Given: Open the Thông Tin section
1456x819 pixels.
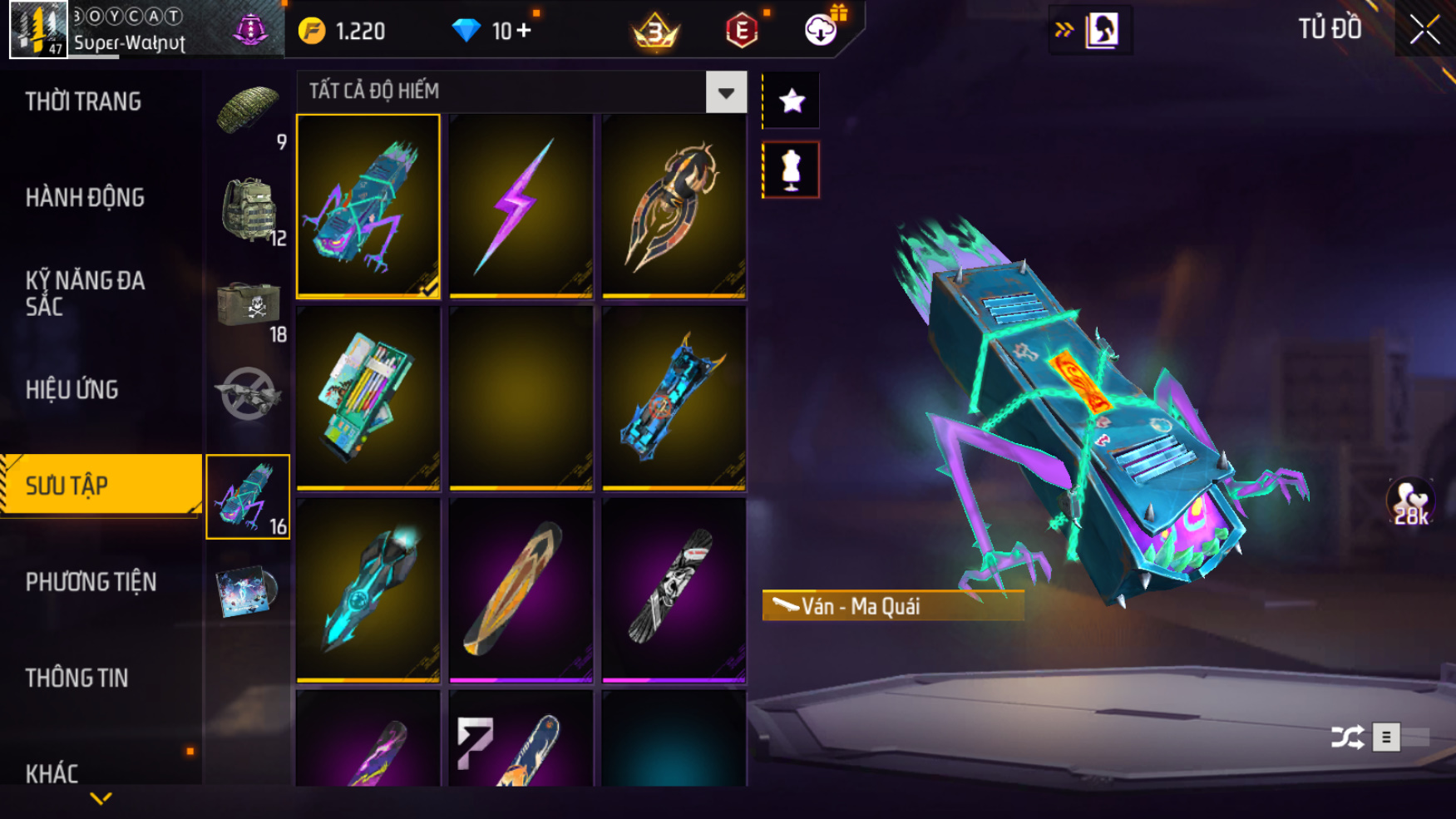Looking at the screenshot, I should click(77, 678).
